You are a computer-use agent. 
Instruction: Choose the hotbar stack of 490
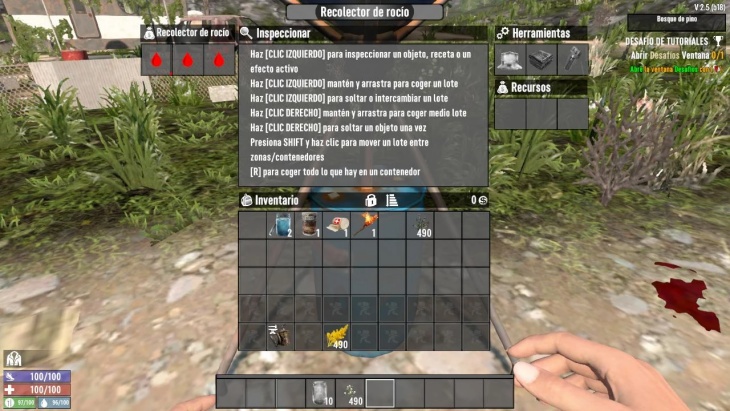(350, 392)
